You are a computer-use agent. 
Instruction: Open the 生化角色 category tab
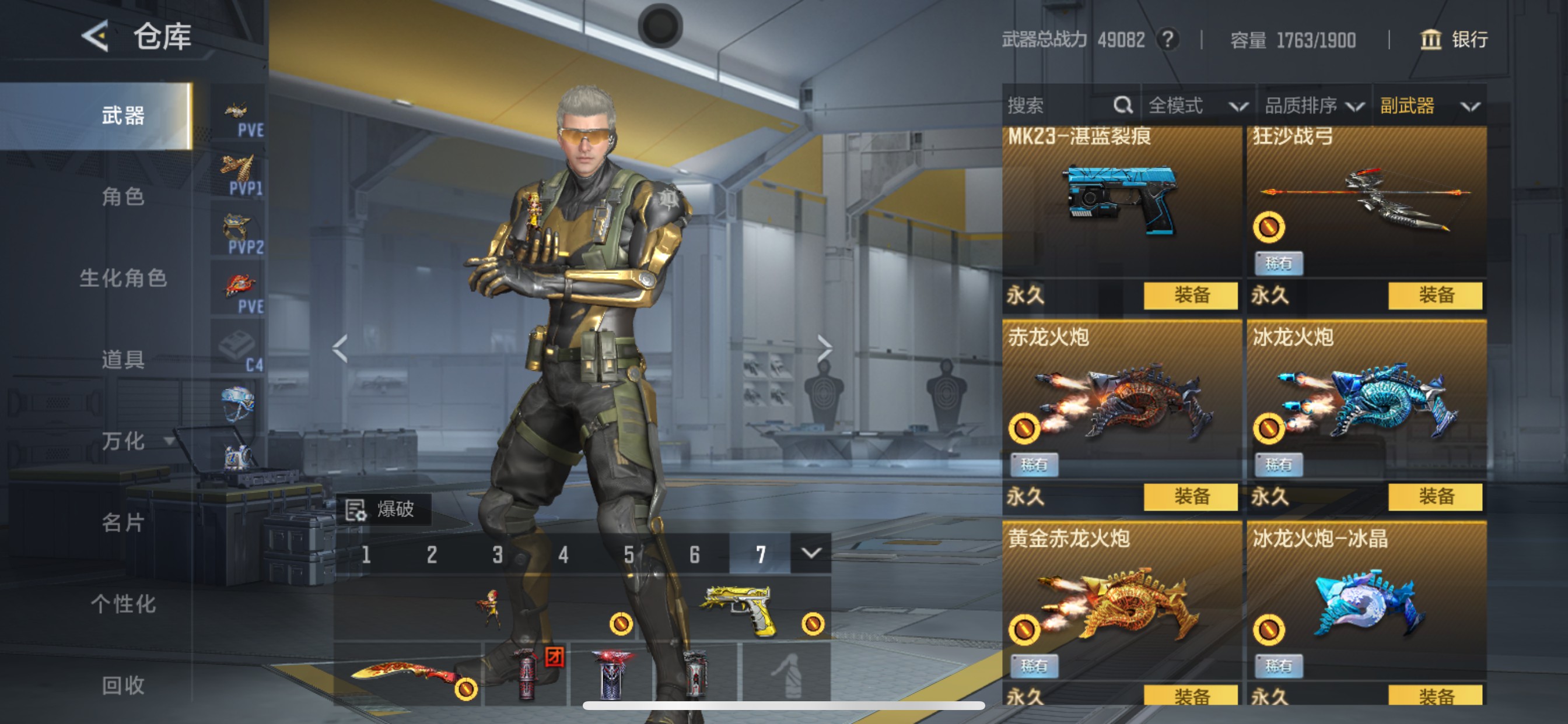(x=123, y=278)
